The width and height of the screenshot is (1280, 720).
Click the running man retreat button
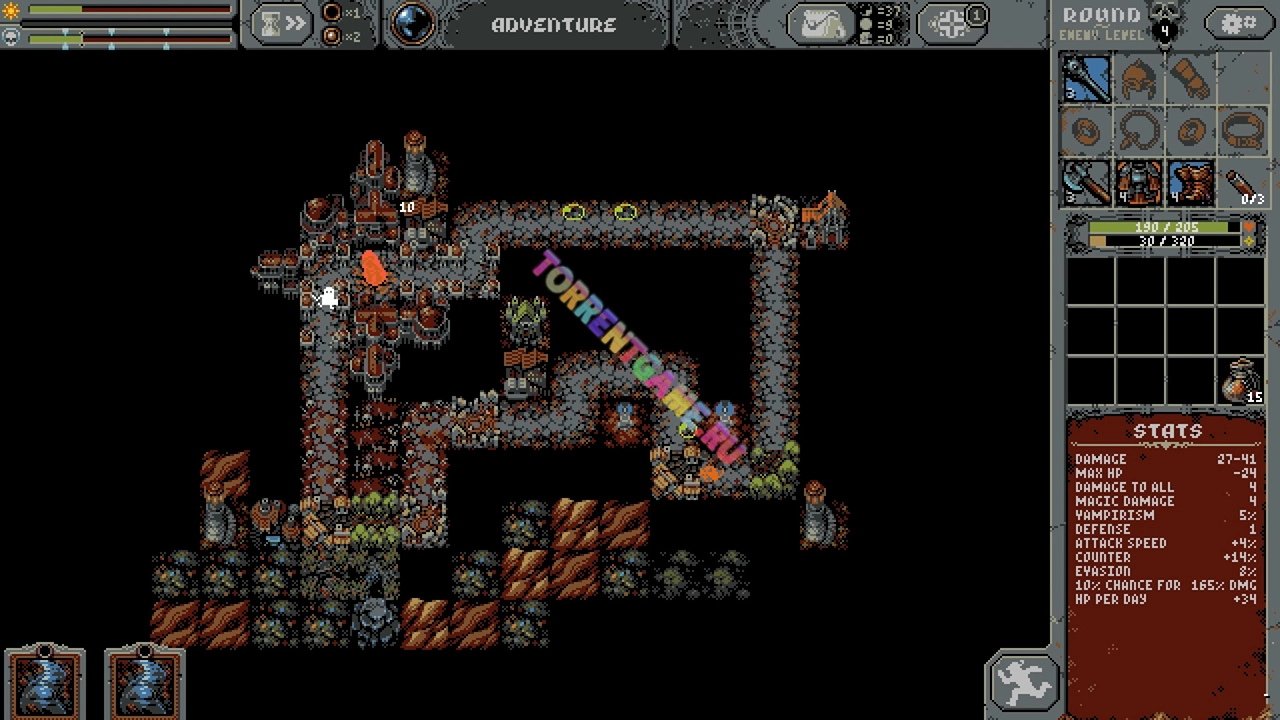pos(1022,683)
